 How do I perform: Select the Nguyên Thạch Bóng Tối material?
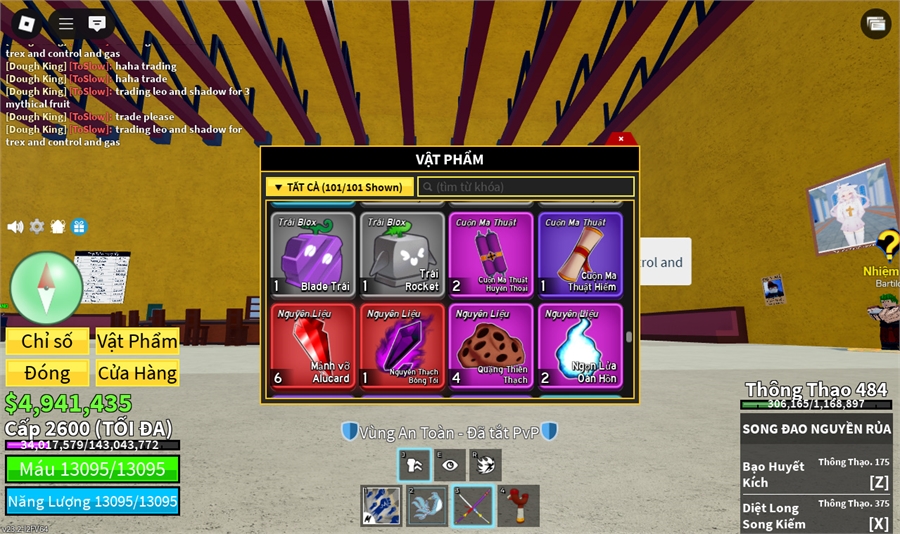[x=402, y=346]
